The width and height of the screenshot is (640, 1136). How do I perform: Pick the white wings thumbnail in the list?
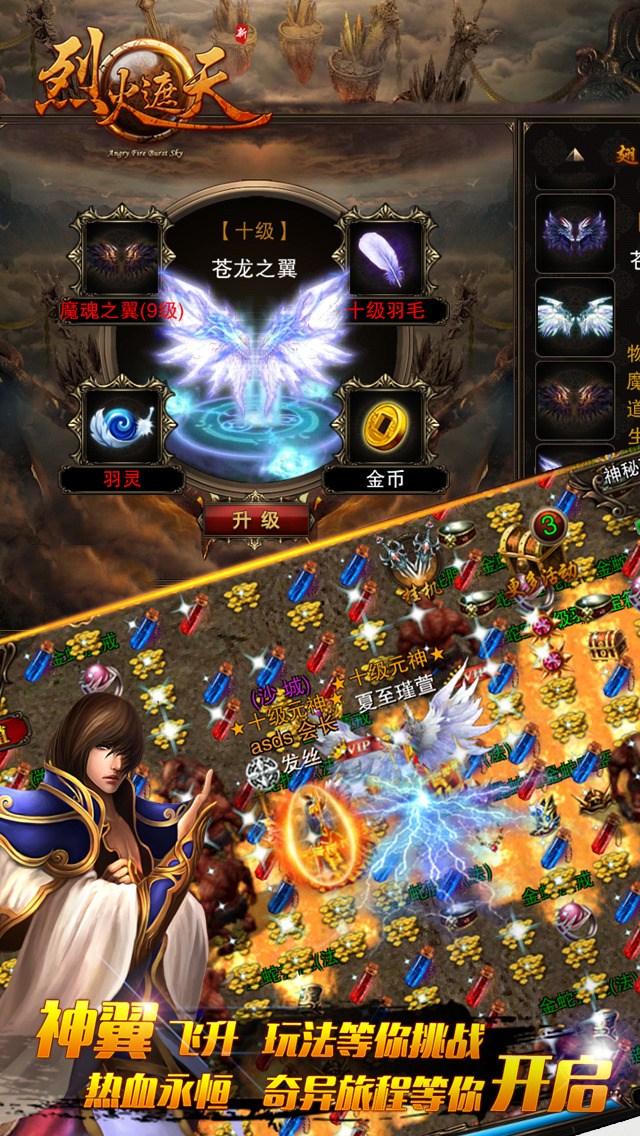[x=574, y=314]
